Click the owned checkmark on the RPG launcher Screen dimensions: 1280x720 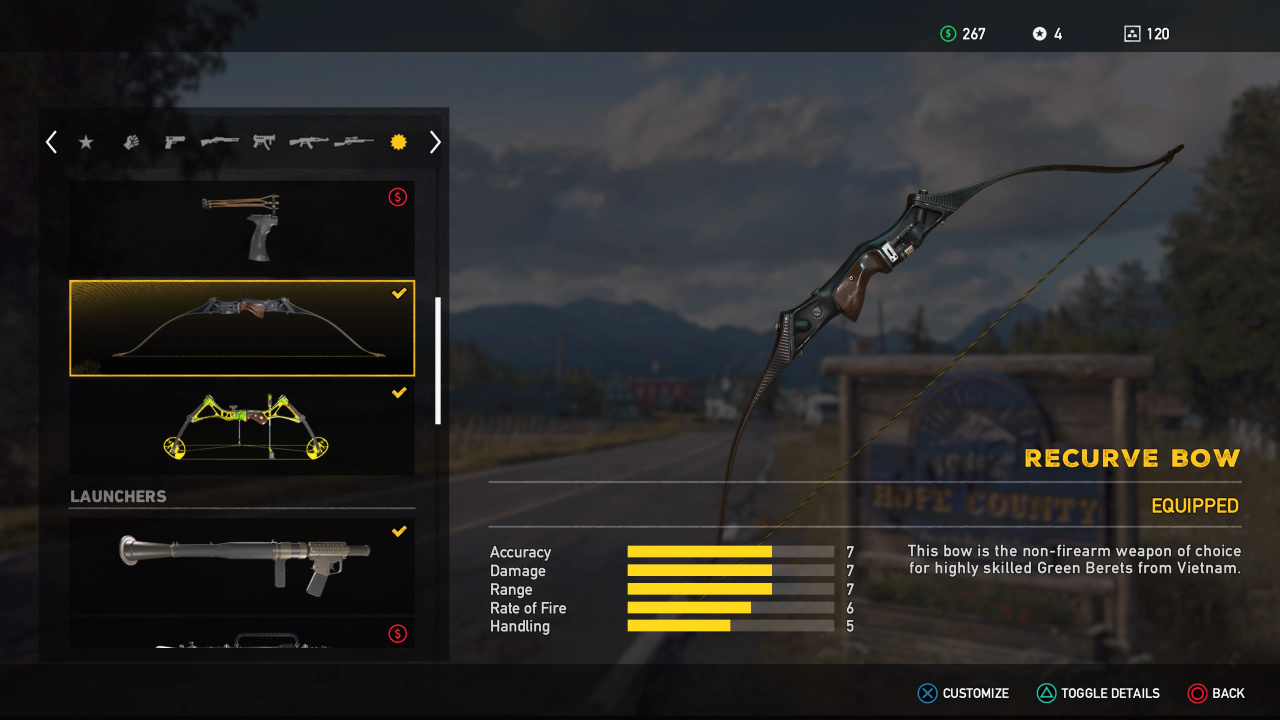point(399,531)
